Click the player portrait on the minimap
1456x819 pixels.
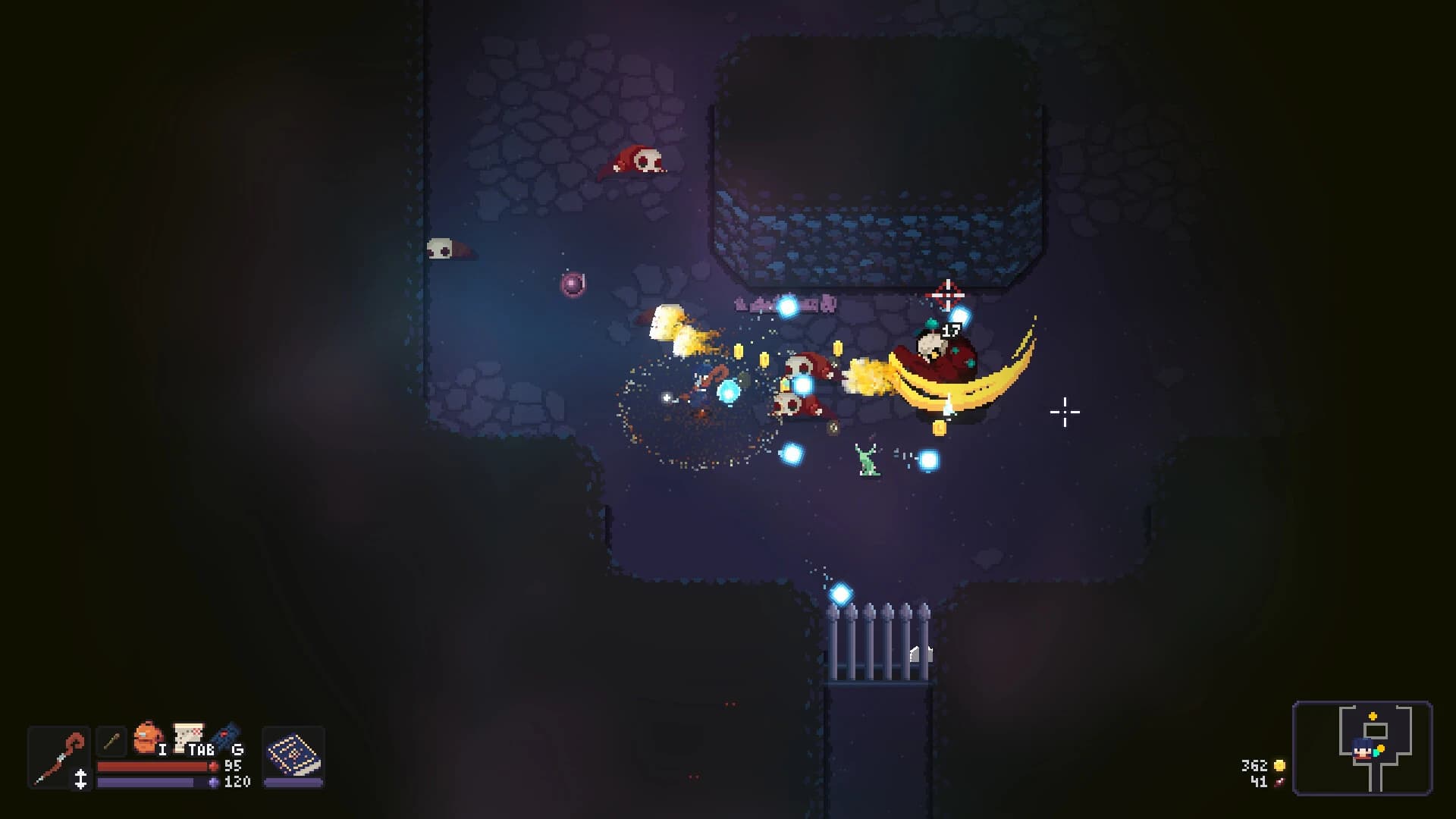point(1363,749)
